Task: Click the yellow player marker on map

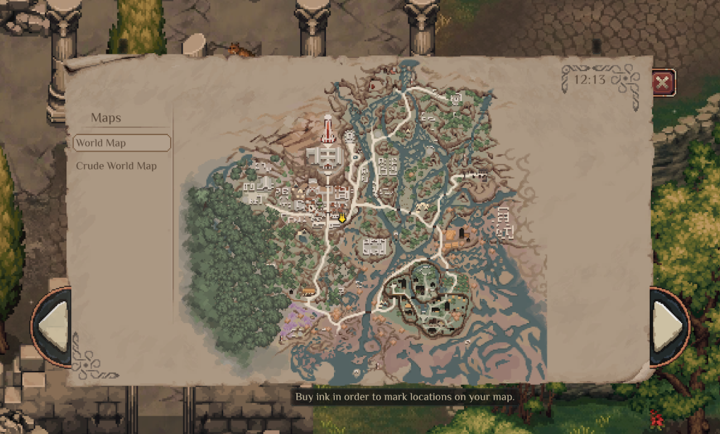Action: pos(342,218)
